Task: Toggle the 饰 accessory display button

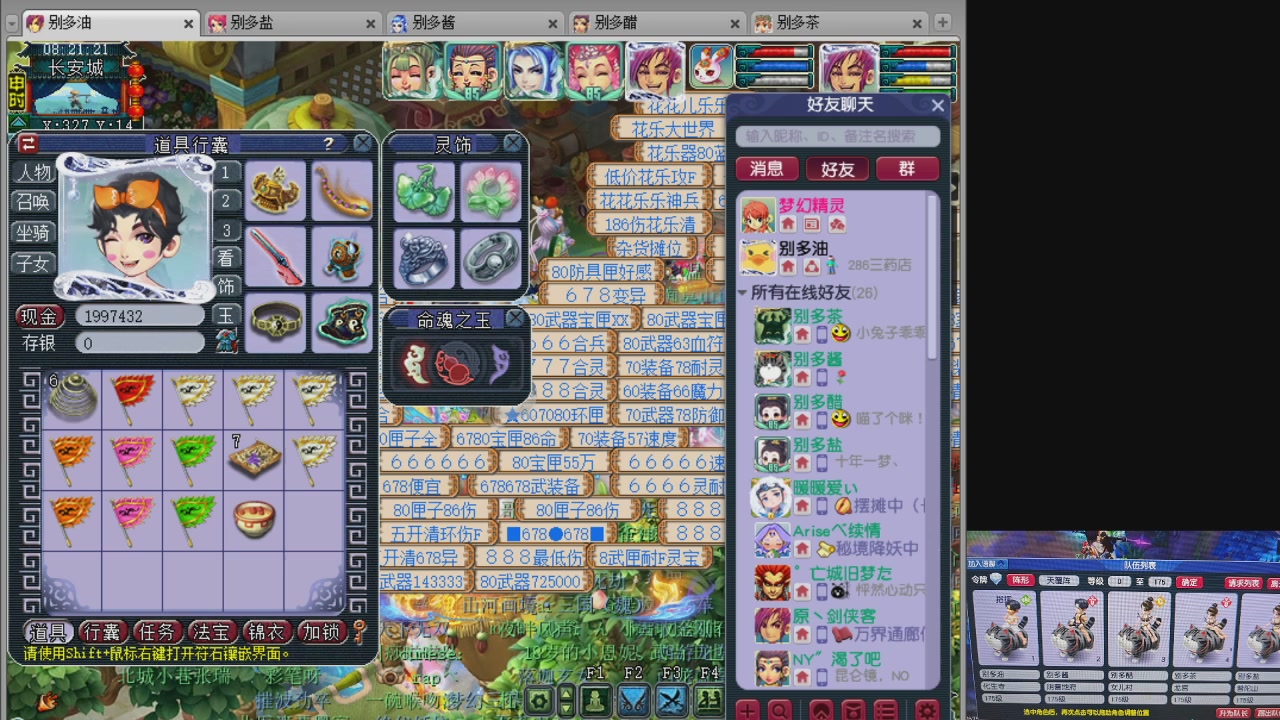Action: click(x=225, y=286)
